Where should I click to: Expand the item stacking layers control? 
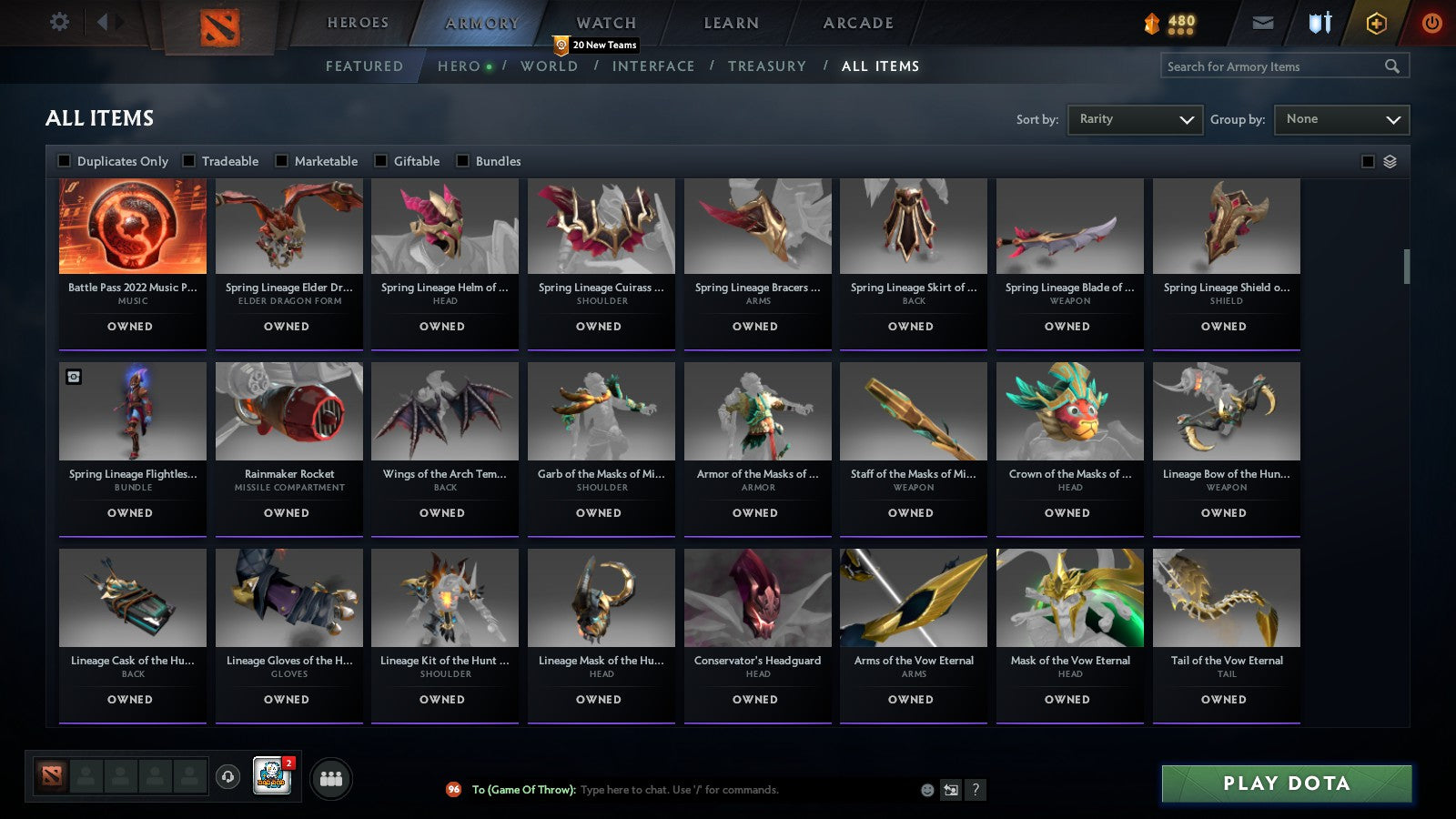click(x=1390, y=160)
